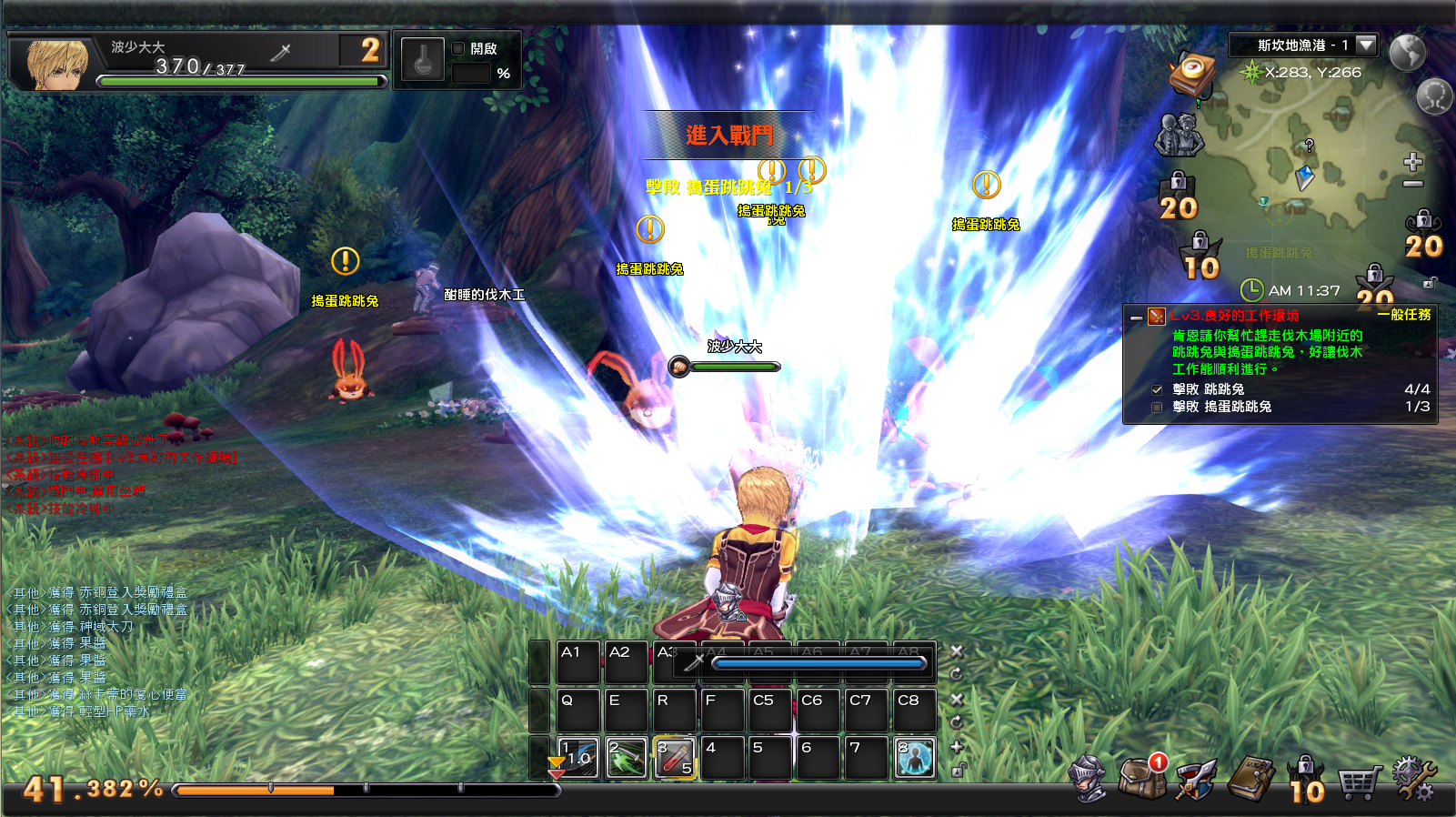Collapse the Lv3.良好的工作環境 quest entry
The width and height of the screenshot is (1456, 817).
pos(1138,317)
